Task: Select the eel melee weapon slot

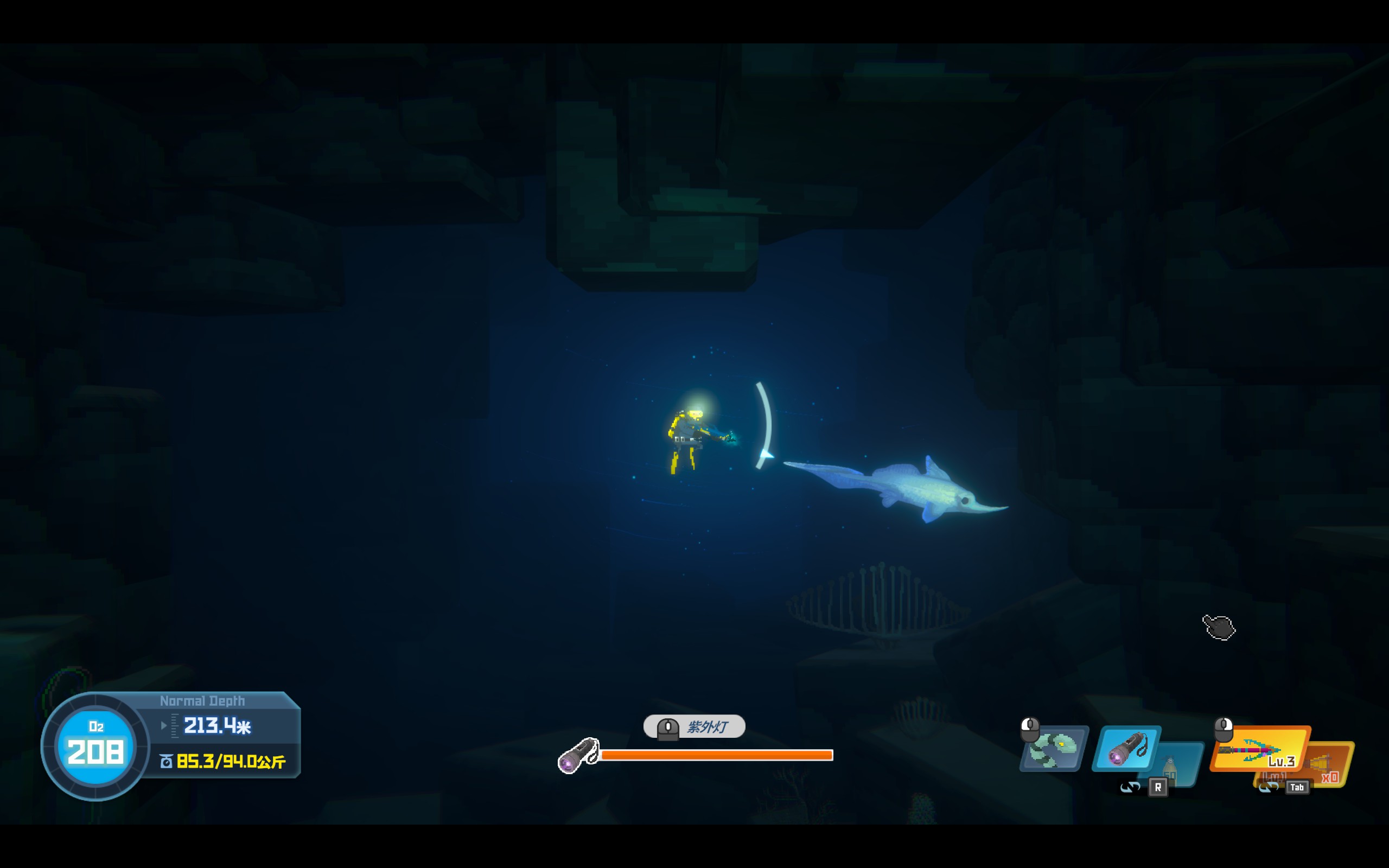Action: click(x=1054, y=749)
